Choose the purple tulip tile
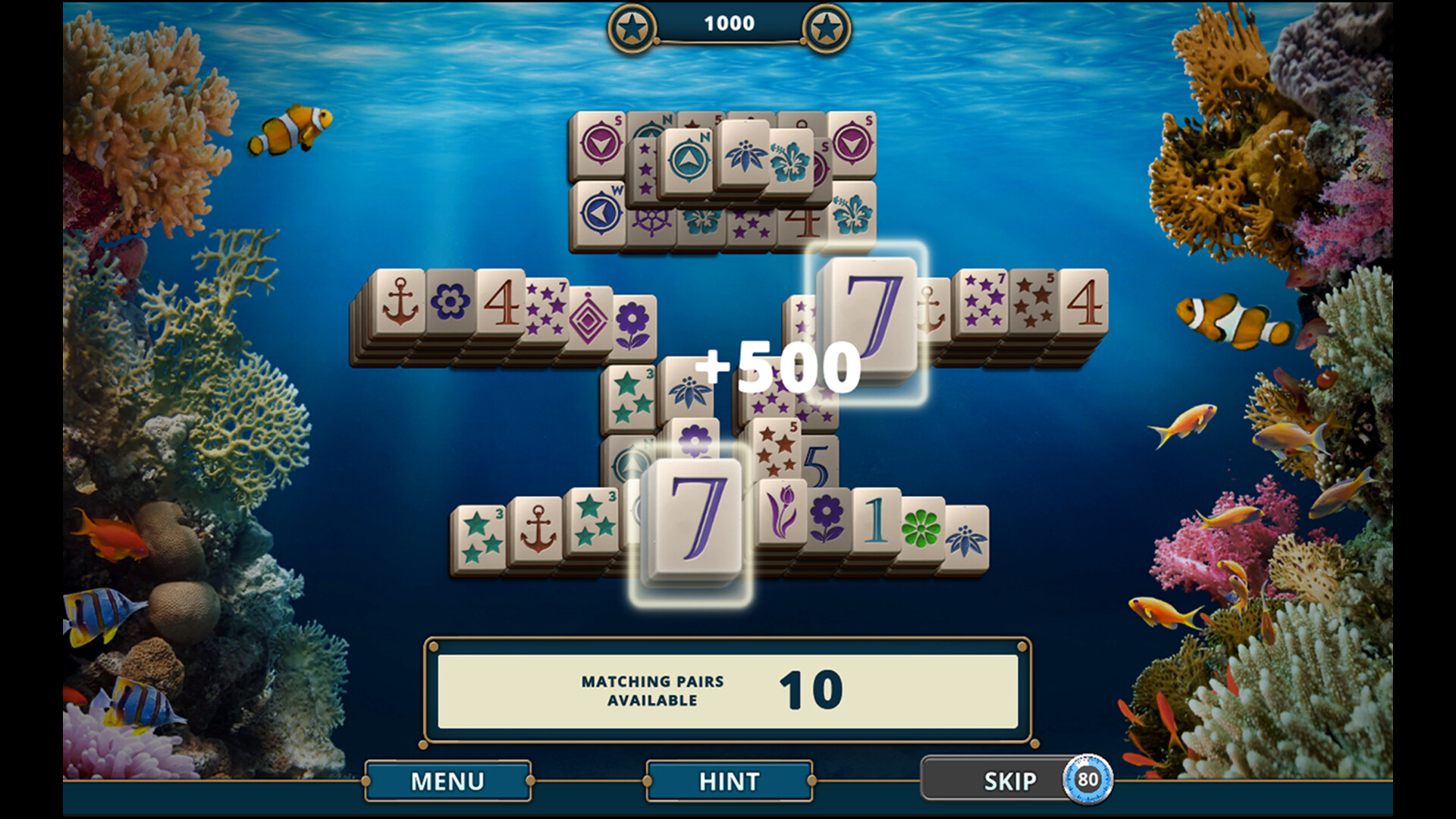Screen dimensions: 1456x819 781,511
